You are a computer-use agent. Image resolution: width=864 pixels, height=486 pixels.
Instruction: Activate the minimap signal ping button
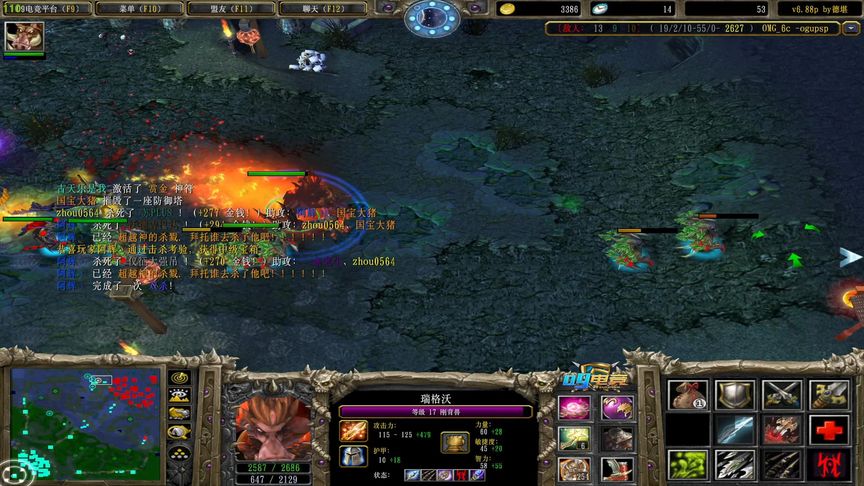pyautogui.click(x=180, y=377)
